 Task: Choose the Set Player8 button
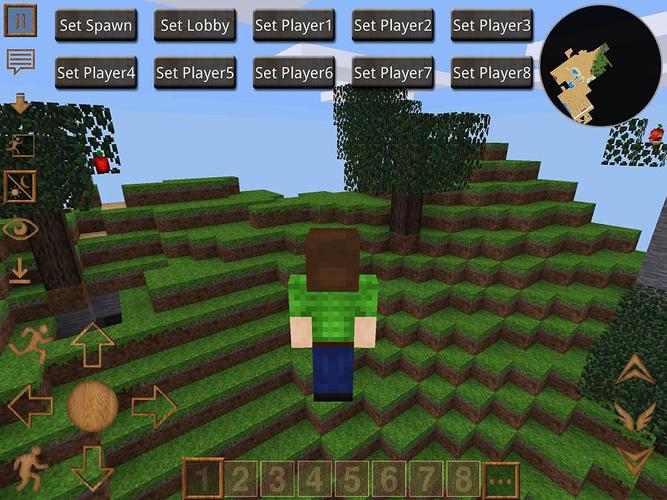[x=491, y=72]
